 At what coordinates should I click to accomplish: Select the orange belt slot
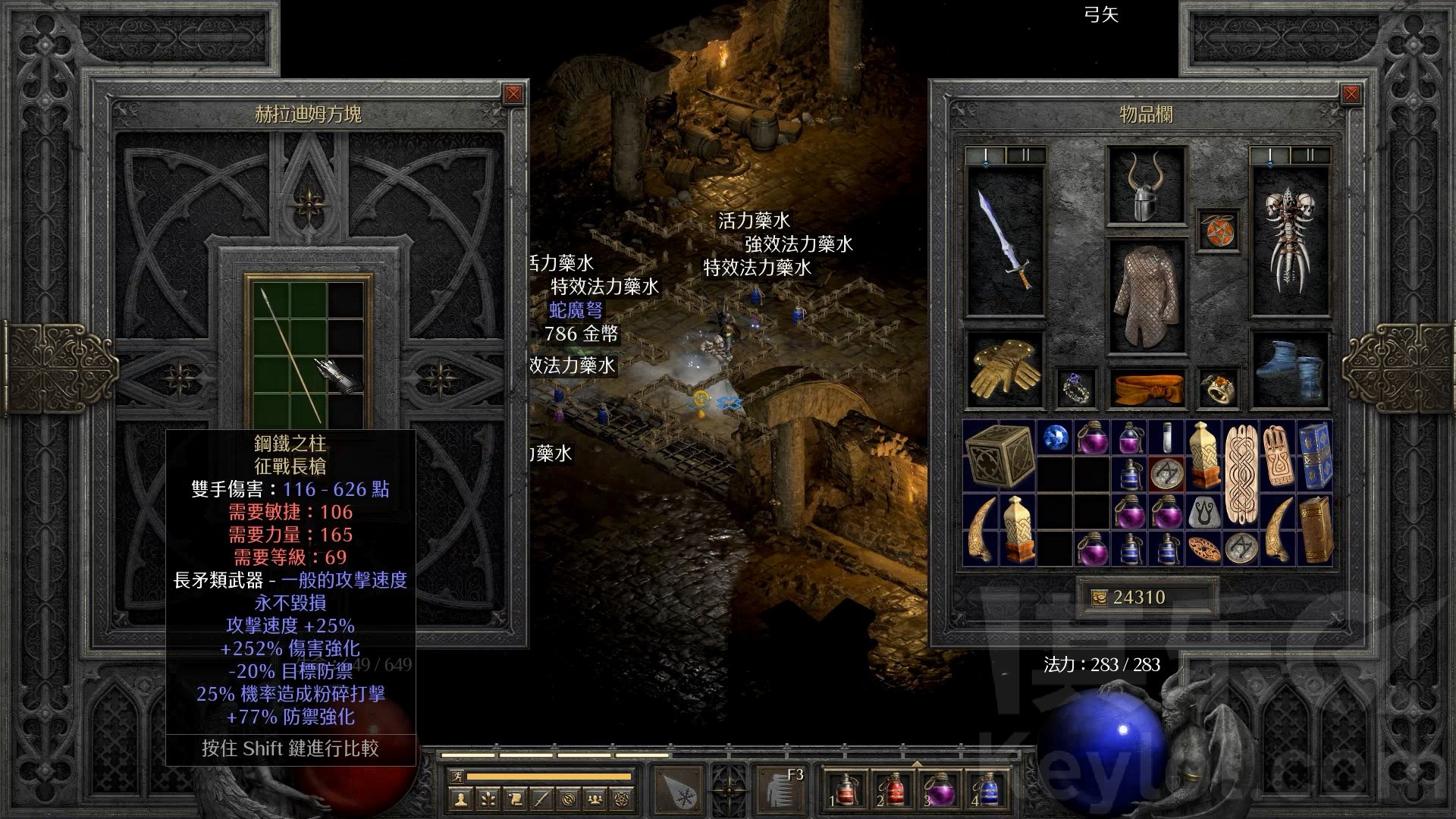click(x=1146, y=388)
